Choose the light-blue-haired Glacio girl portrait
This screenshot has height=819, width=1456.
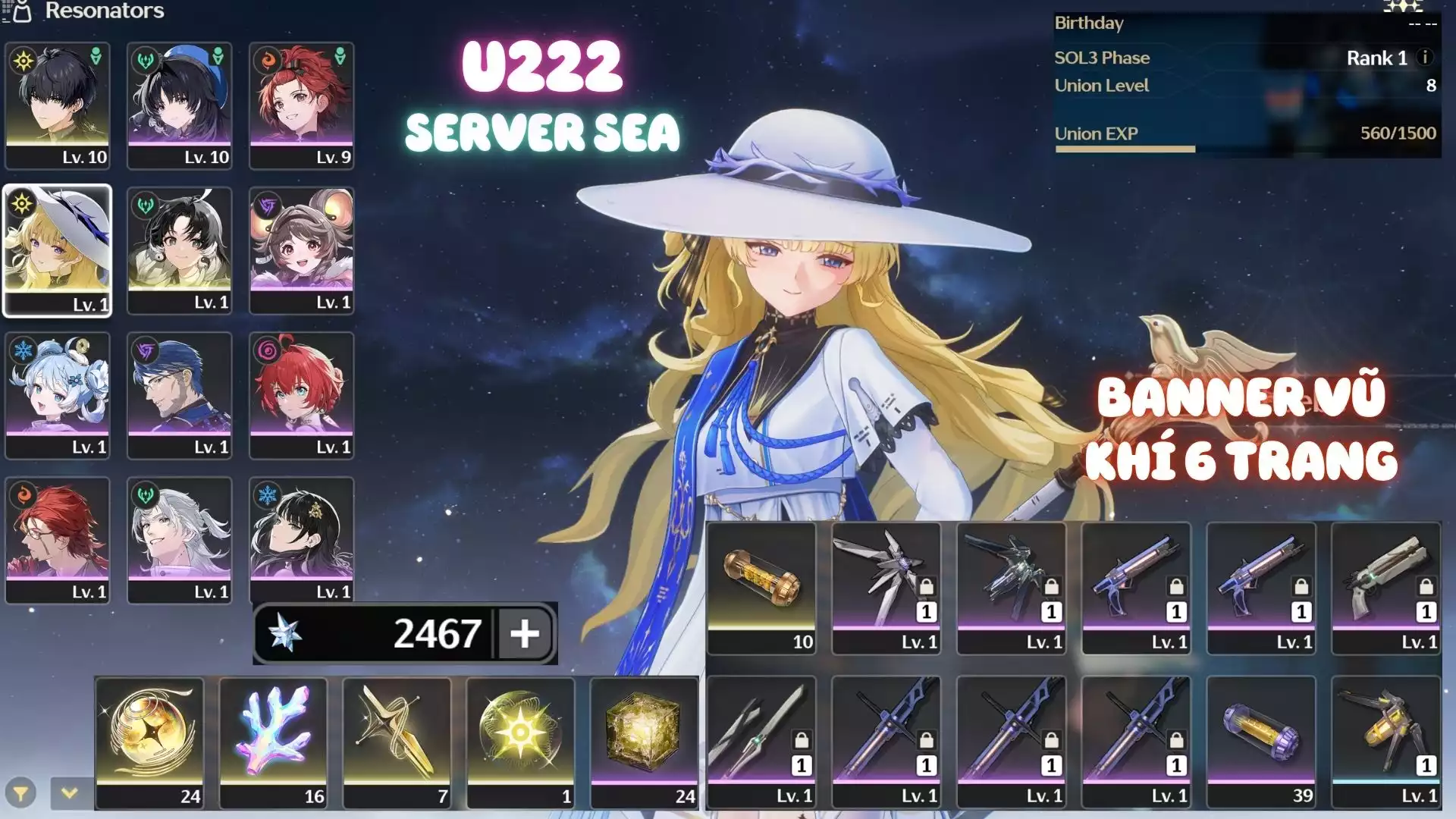point(58,394)
